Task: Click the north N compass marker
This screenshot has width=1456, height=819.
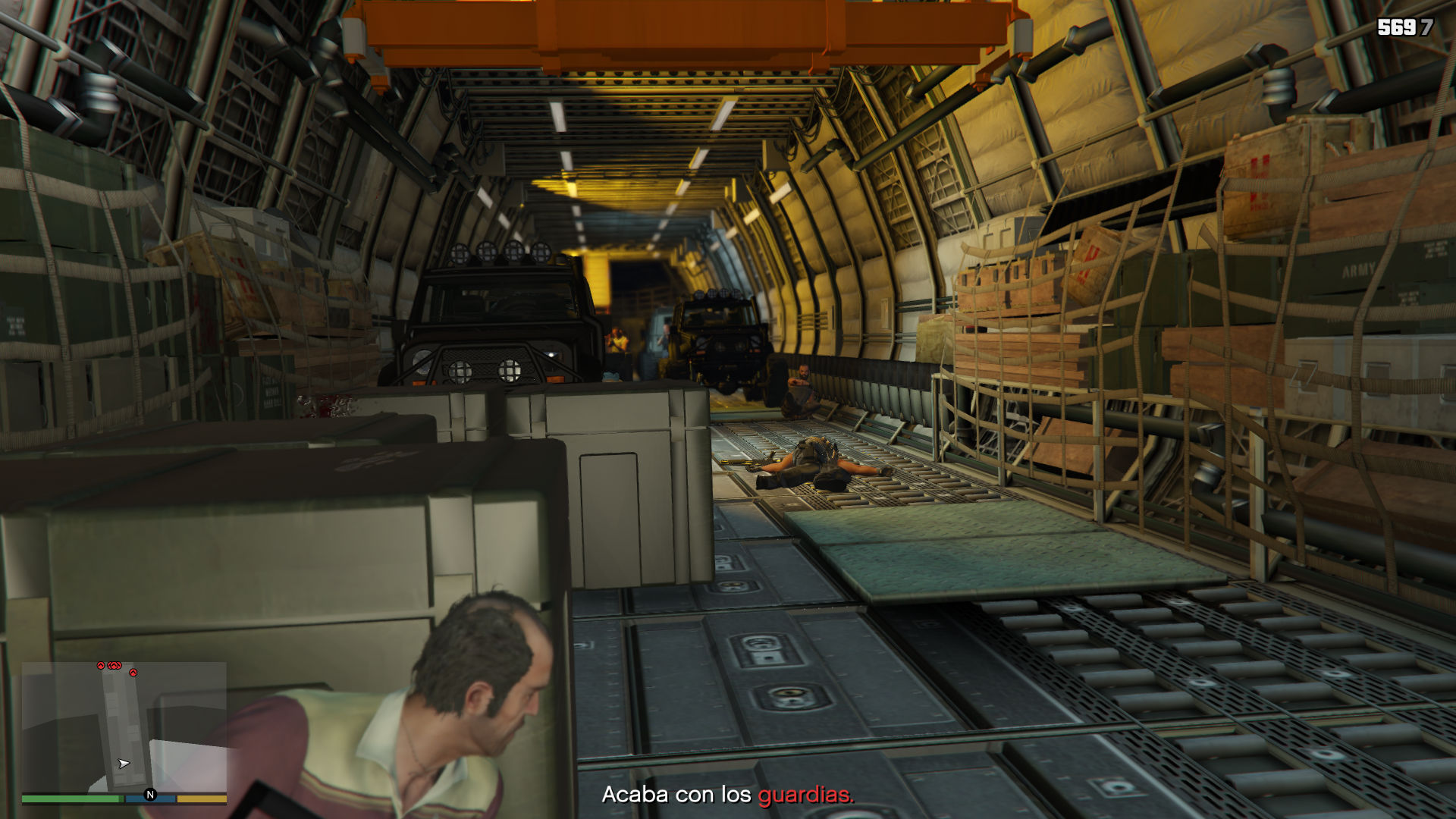Action: [150, 795]
